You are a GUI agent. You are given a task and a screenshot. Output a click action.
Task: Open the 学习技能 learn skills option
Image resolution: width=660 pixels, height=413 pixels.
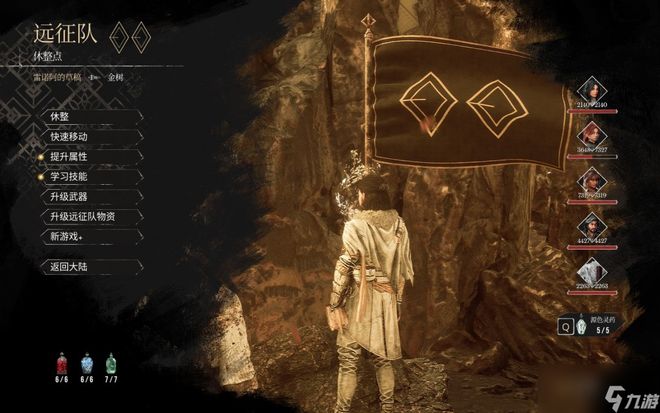pos(68,176)
